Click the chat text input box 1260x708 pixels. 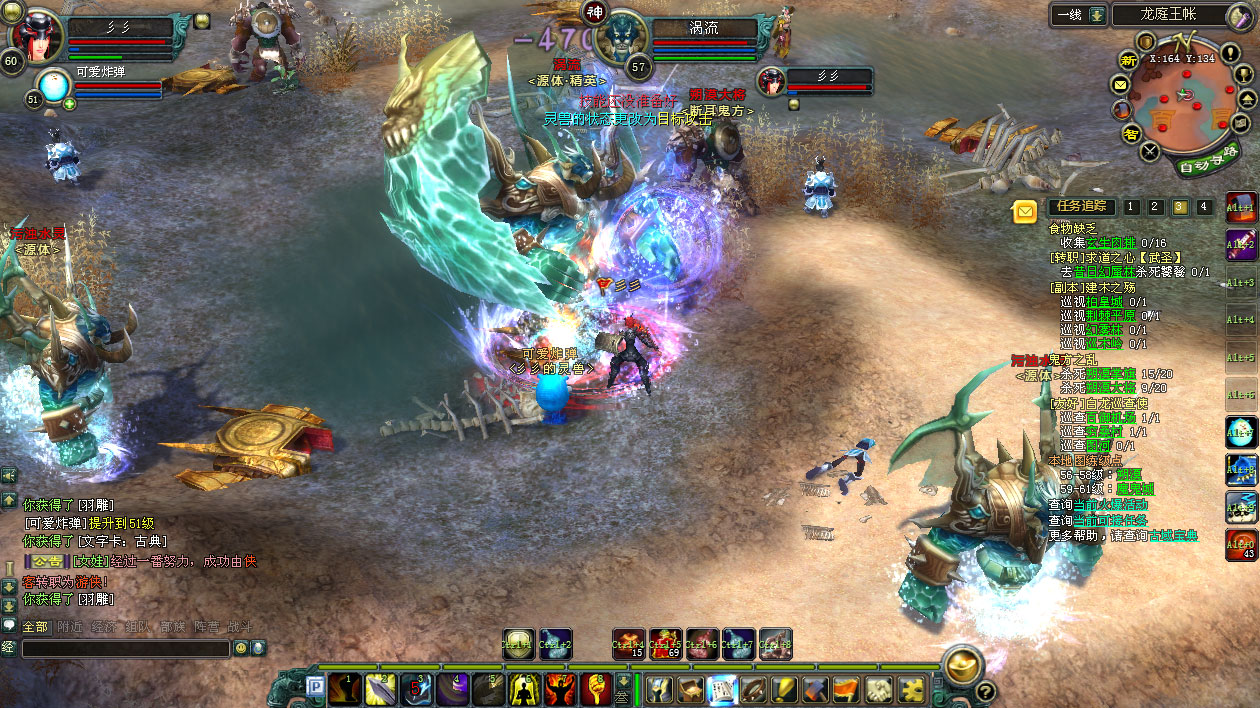[126, 649]
